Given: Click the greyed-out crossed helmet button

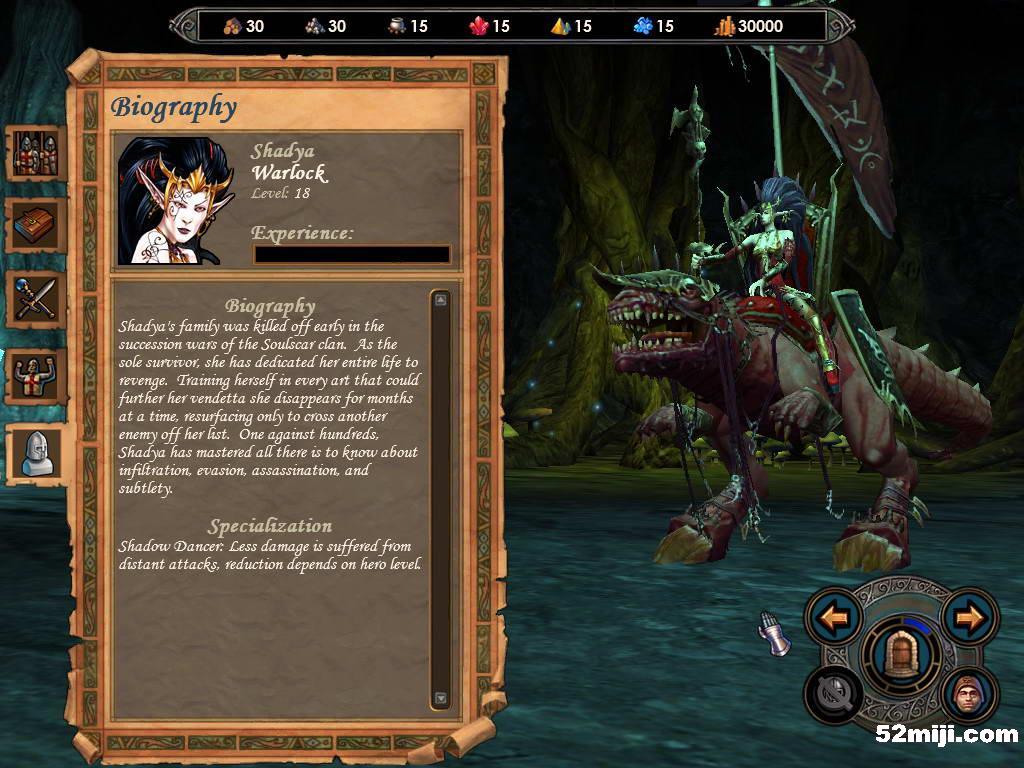Looking at the screenshot, I should [834, 693].
